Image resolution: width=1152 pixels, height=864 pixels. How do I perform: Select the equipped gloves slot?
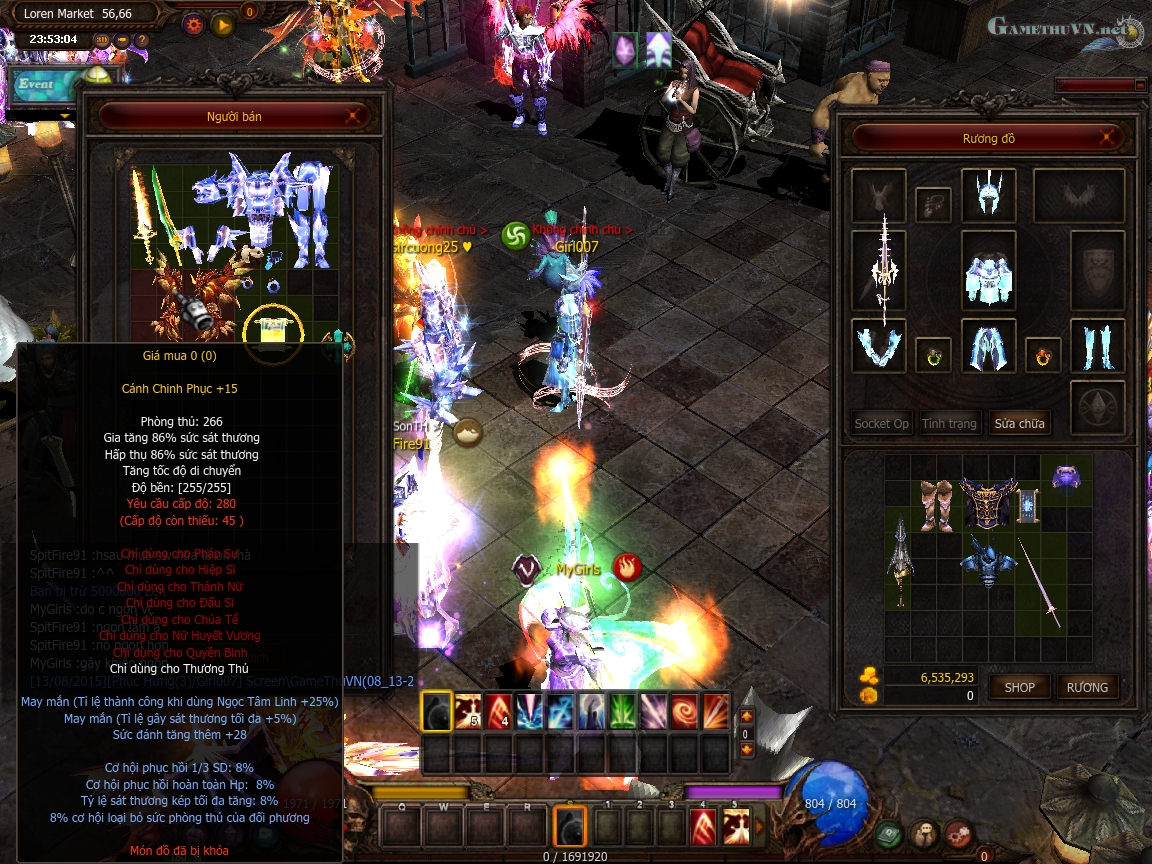click(x=879, y=345)
